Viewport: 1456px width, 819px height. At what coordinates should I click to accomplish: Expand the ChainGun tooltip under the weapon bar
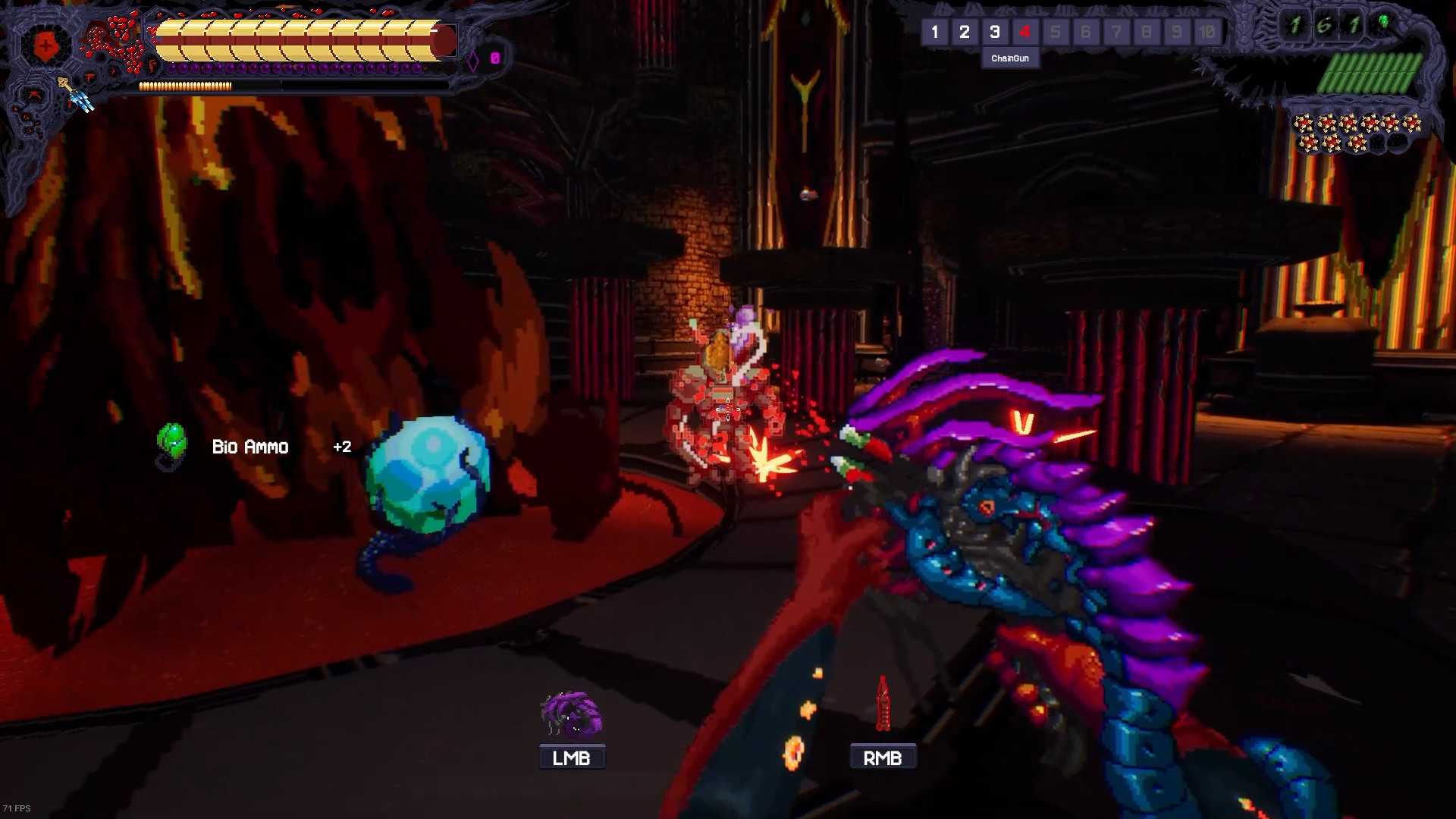point(1011,58)
